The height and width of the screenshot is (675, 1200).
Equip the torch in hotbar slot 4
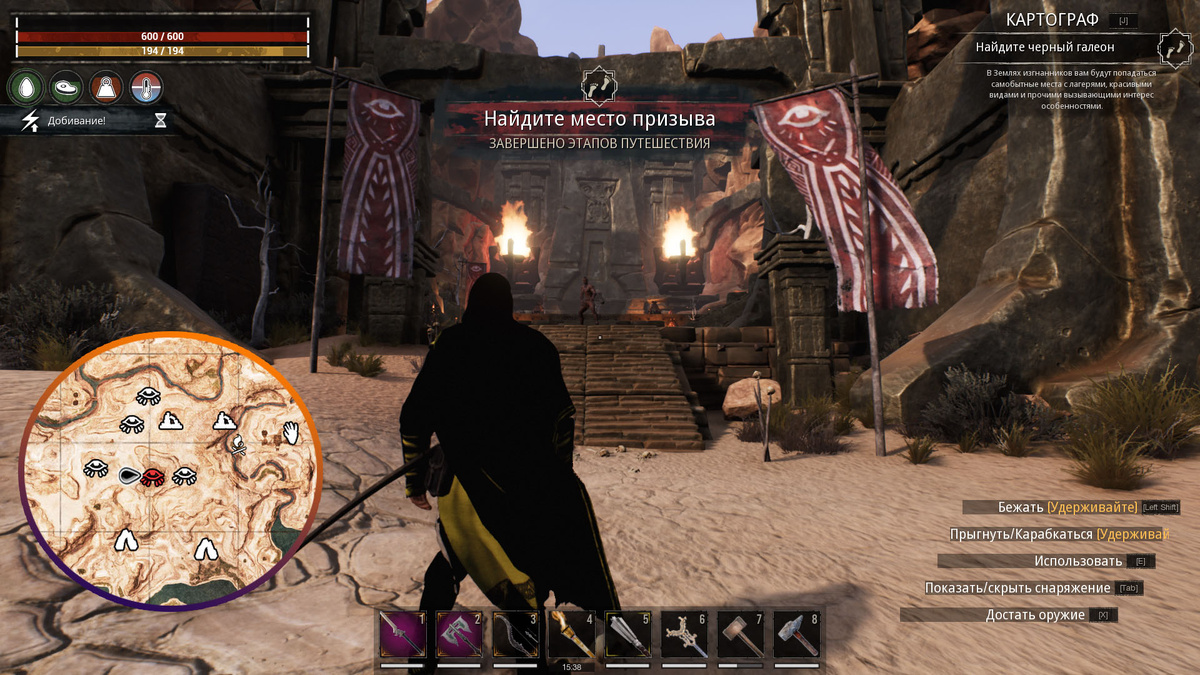572,635
